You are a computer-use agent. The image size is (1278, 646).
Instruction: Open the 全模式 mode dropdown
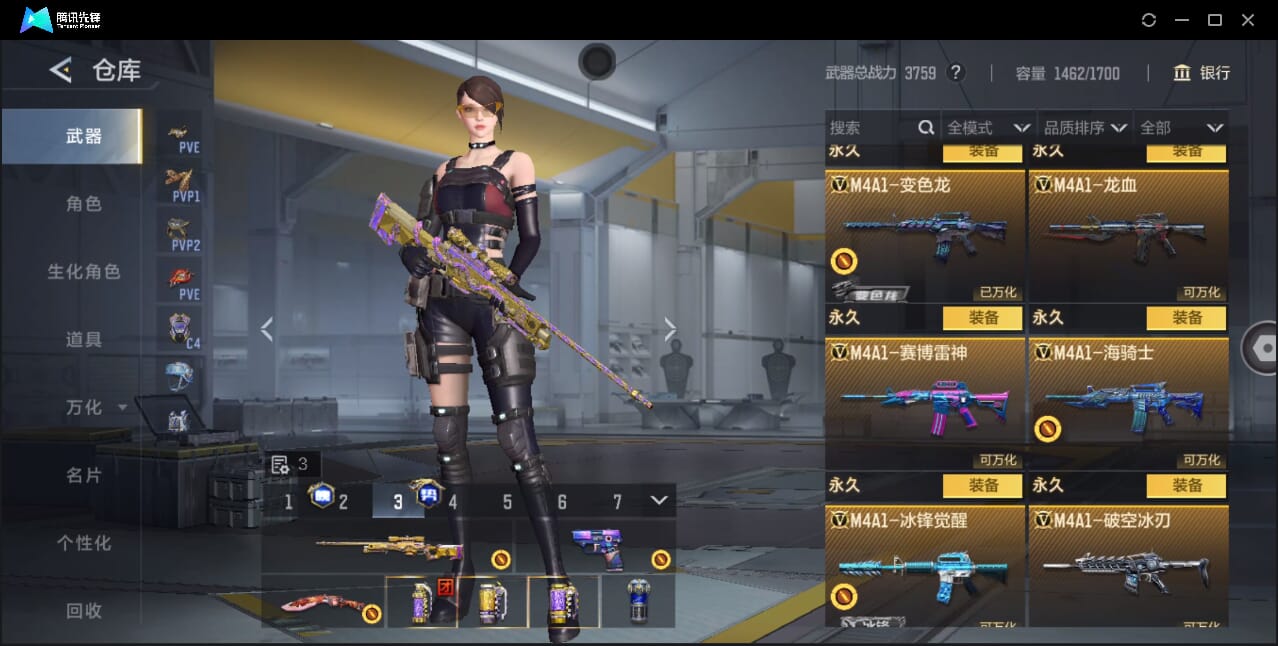pyautogui.click(x=988, y=128)
